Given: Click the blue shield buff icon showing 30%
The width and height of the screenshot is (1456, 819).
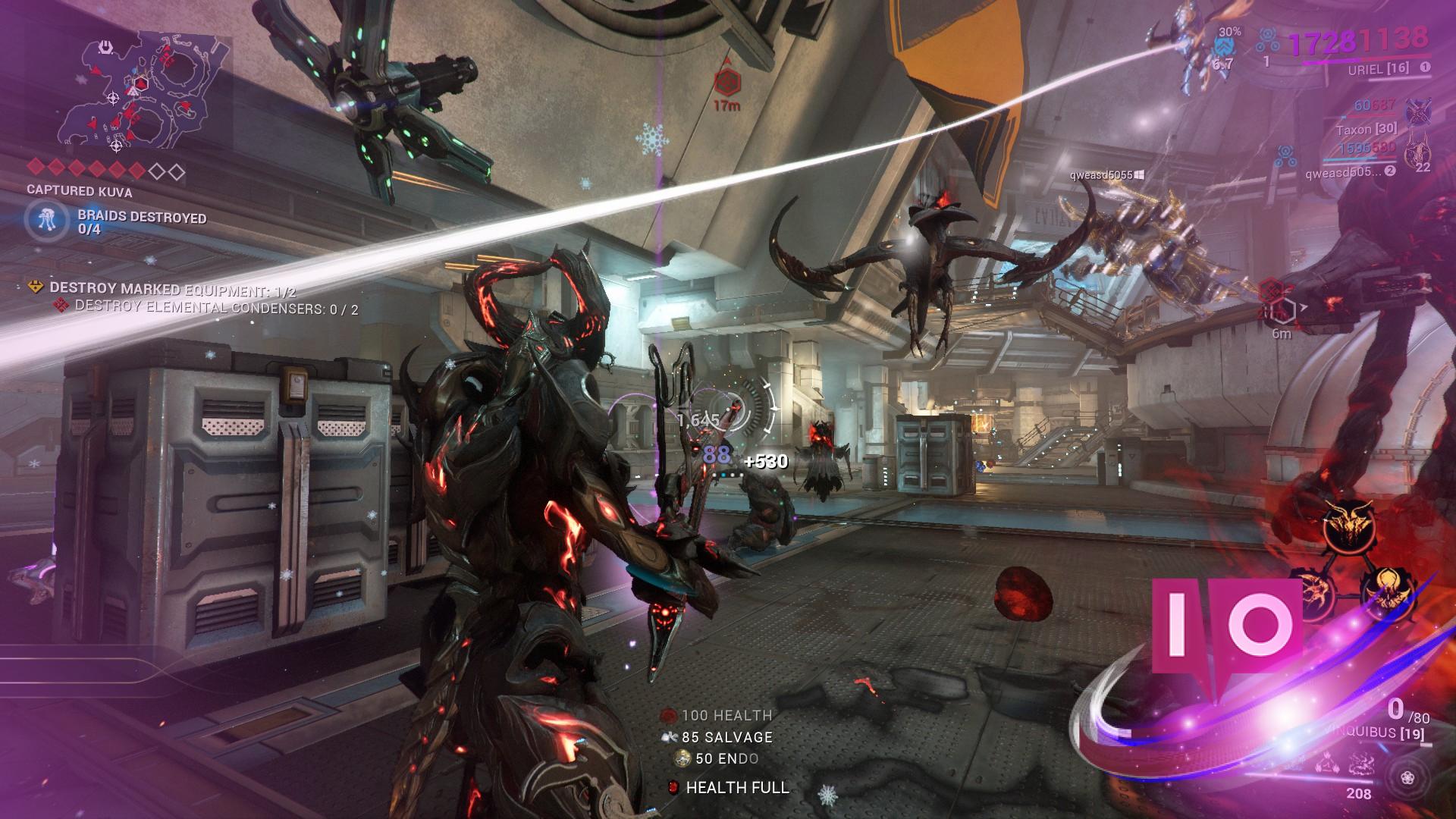Looking at the screenshot, I should 1225,45.
